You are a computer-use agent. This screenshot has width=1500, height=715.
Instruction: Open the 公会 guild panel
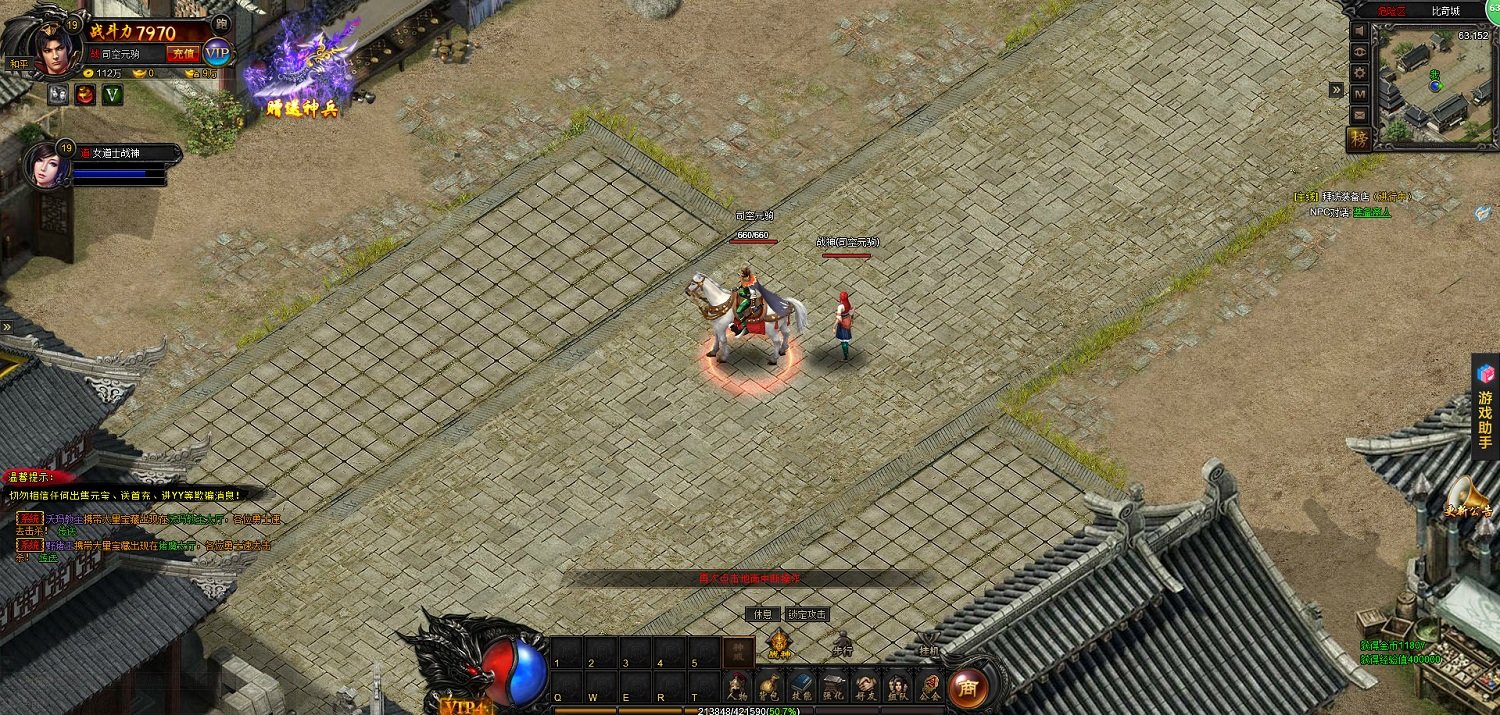(x=929, y=686)
